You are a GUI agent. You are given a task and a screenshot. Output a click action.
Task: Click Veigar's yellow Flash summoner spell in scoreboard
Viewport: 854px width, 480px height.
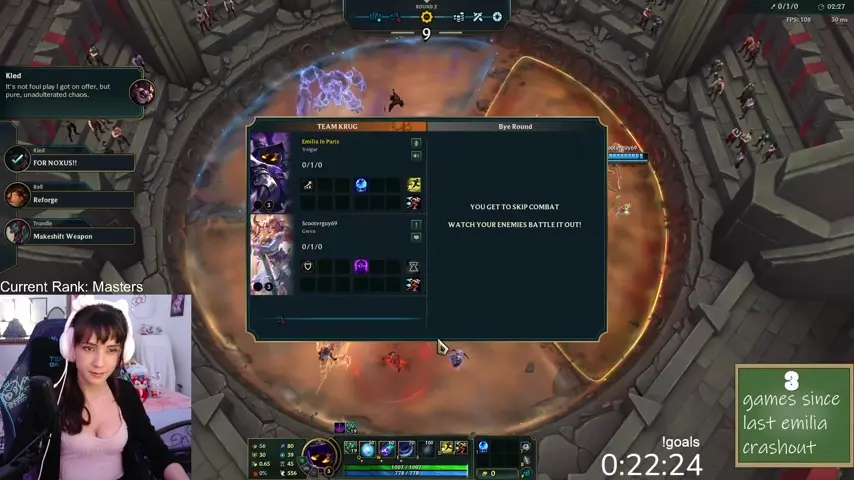[x=413, y=185]
